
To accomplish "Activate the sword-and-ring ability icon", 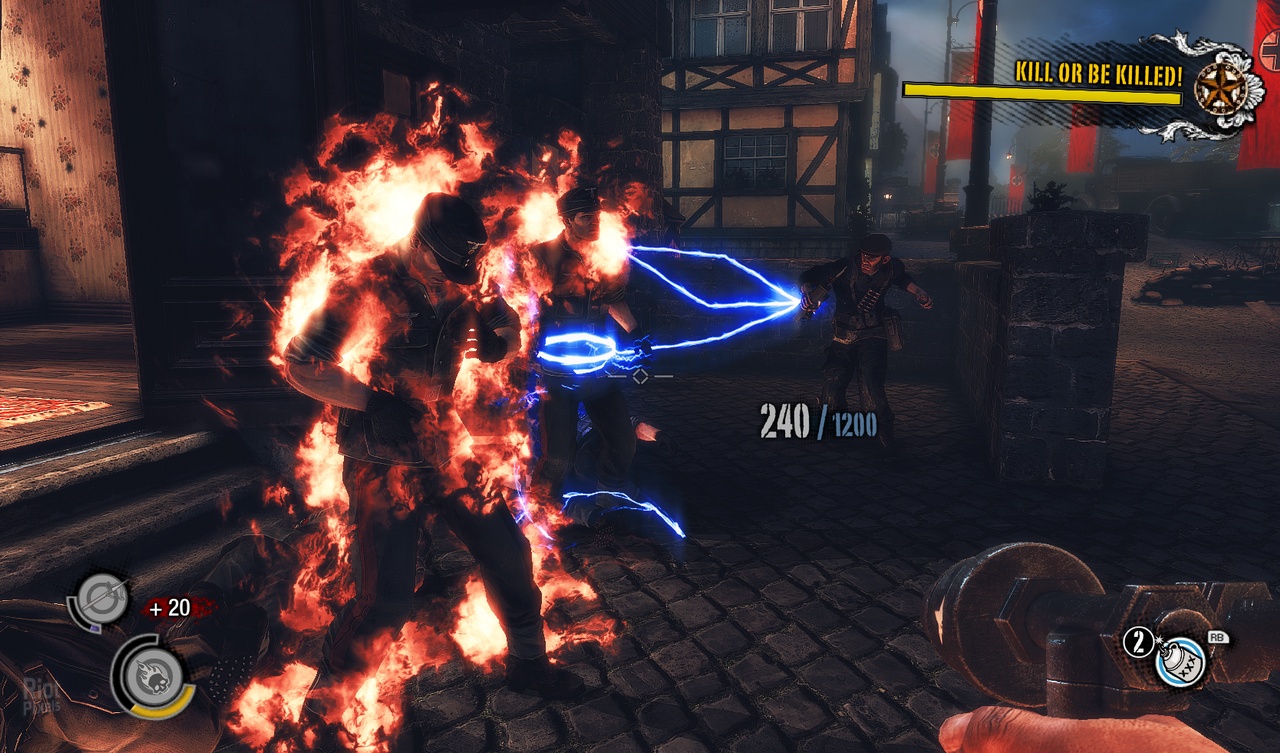I will (103, 599).
